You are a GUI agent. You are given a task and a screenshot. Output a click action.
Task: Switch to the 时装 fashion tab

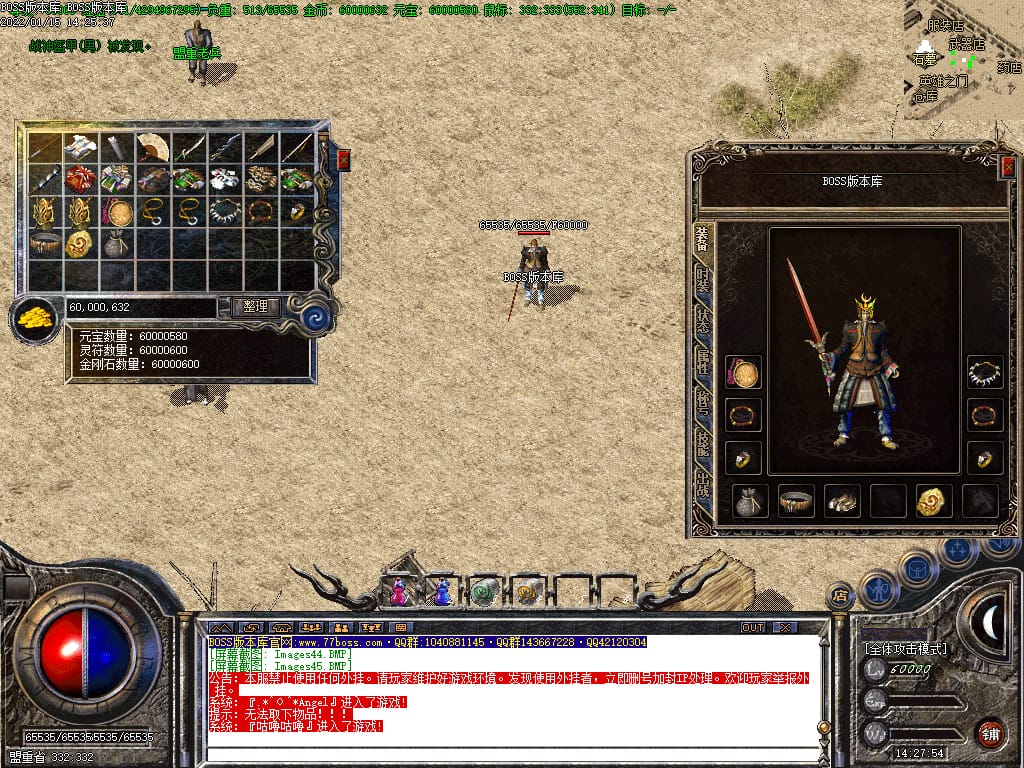pos(704,280)
